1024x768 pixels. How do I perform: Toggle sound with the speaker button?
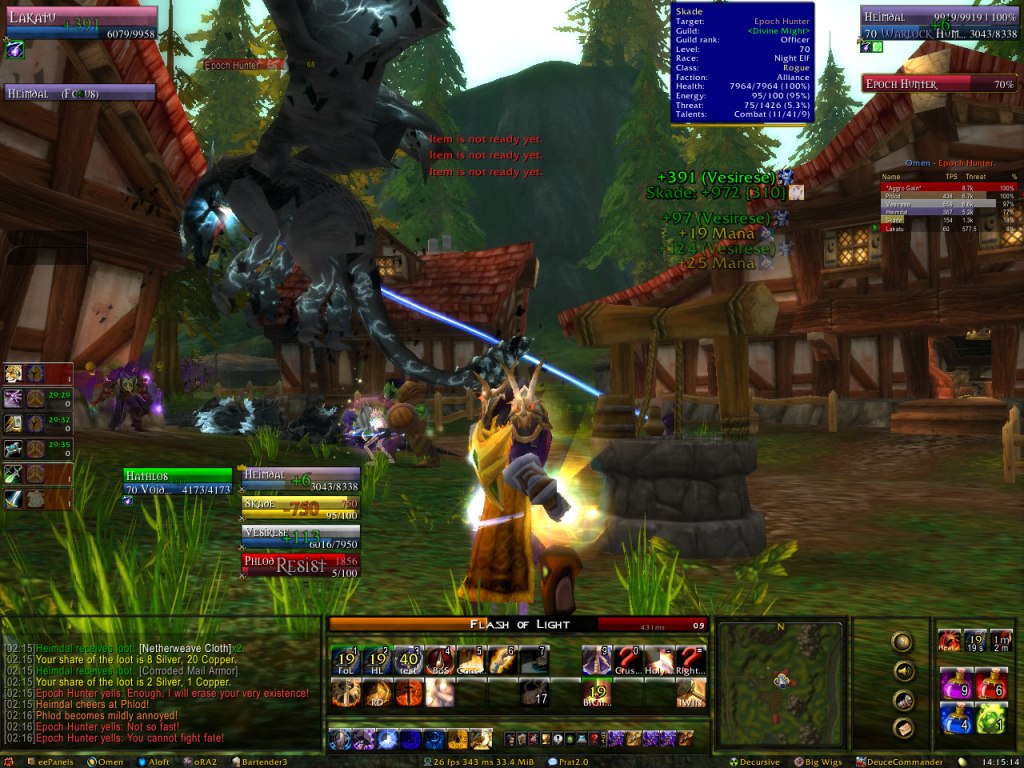point(903,671)
